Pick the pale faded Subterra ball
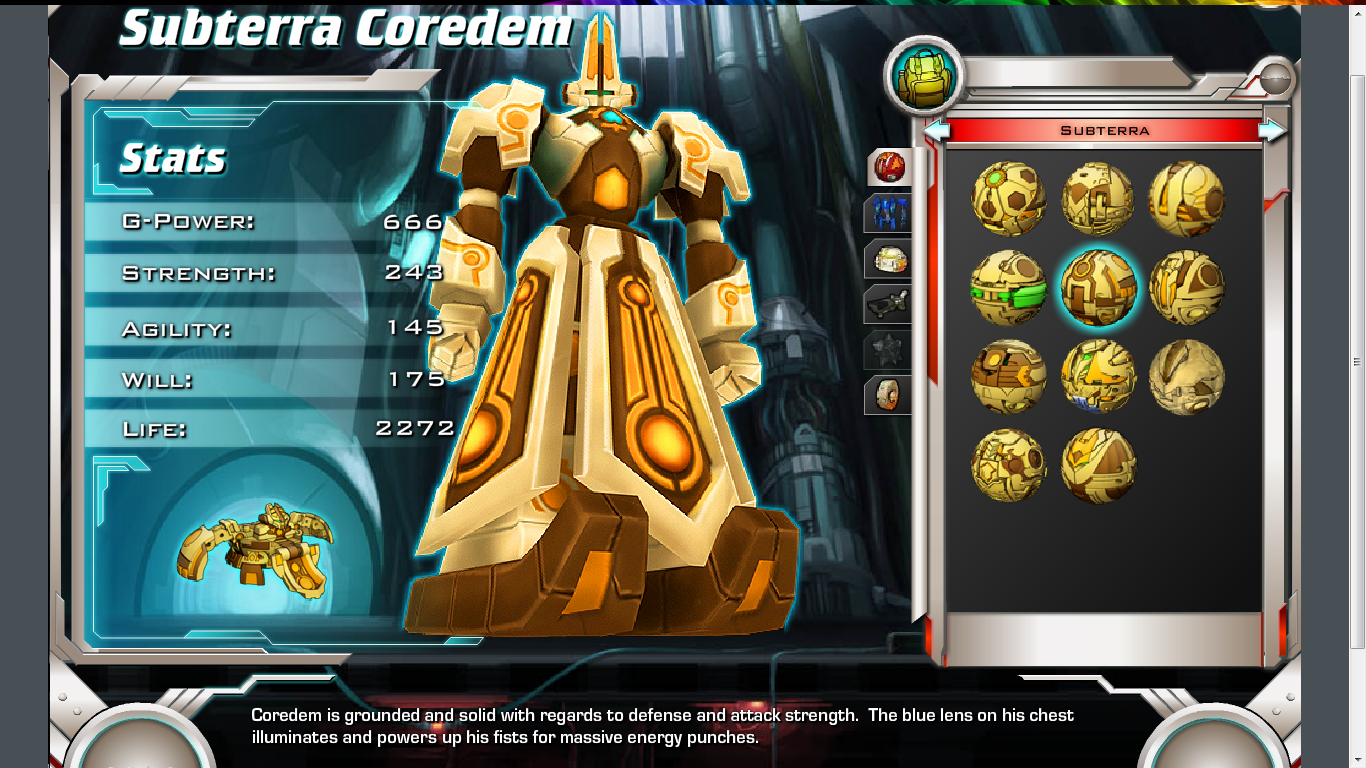Viewport: 1366px width, 768px height. click(1187, 377)
